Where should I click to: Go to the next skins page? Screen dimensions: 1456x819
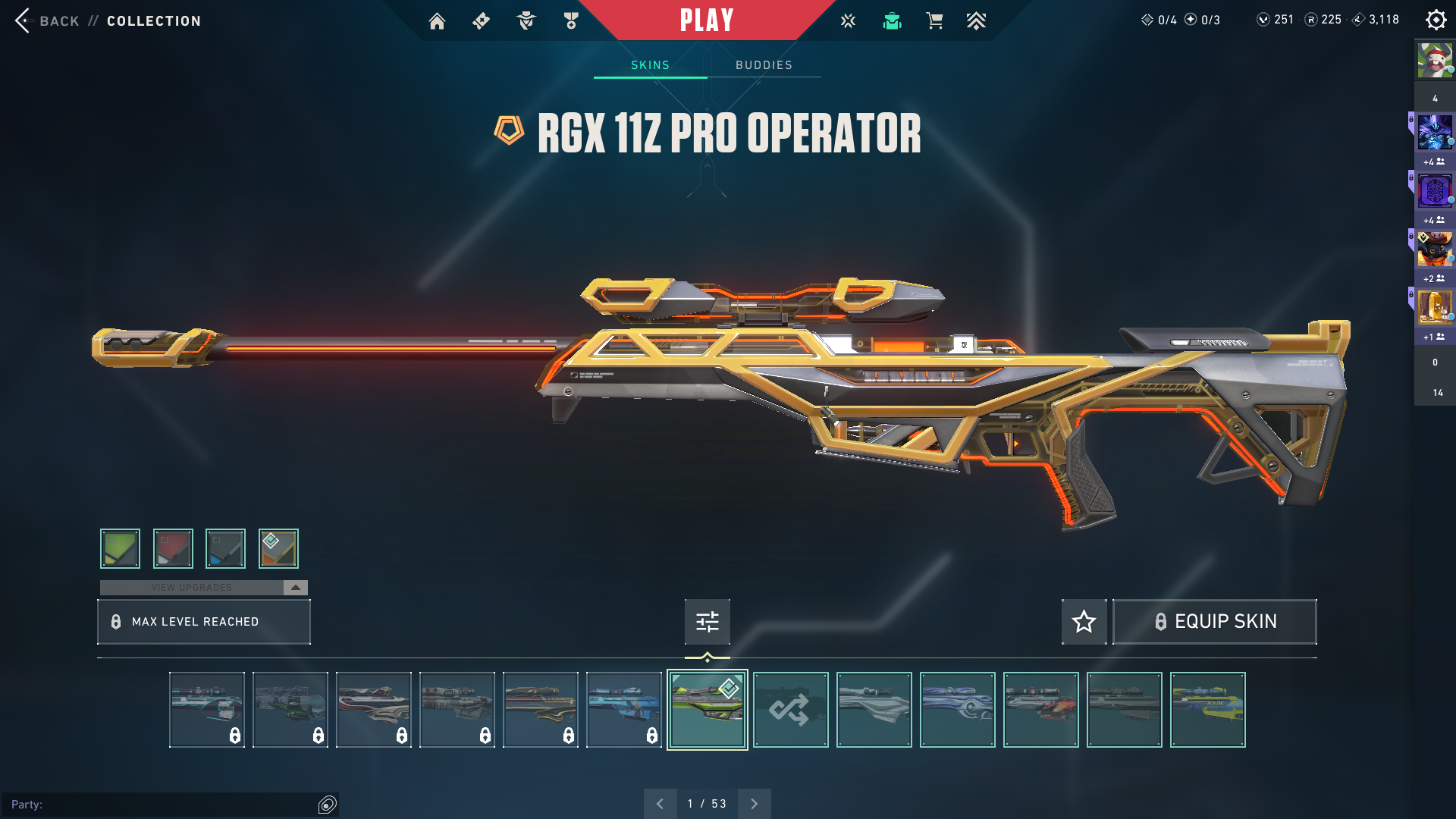tap(754, 804)
